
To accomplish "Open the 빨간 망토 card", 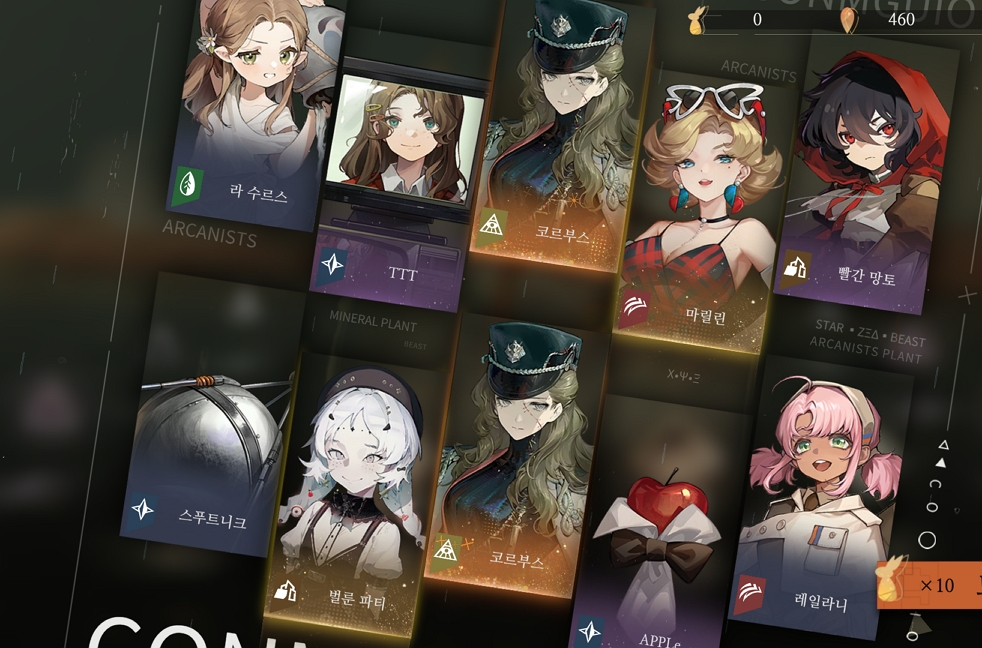I will pos(865,170).
